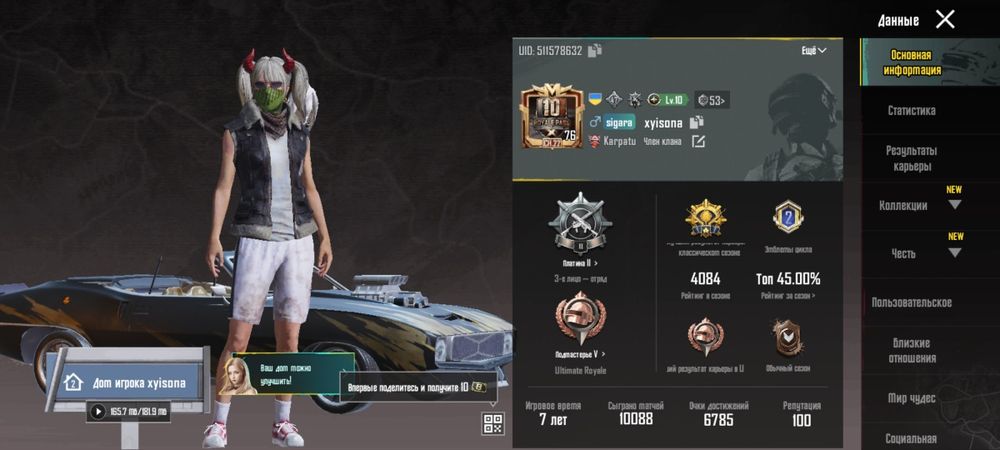1000x450 pixels.
Task: Open the Мир чудес tab
Action: point(911,398)
